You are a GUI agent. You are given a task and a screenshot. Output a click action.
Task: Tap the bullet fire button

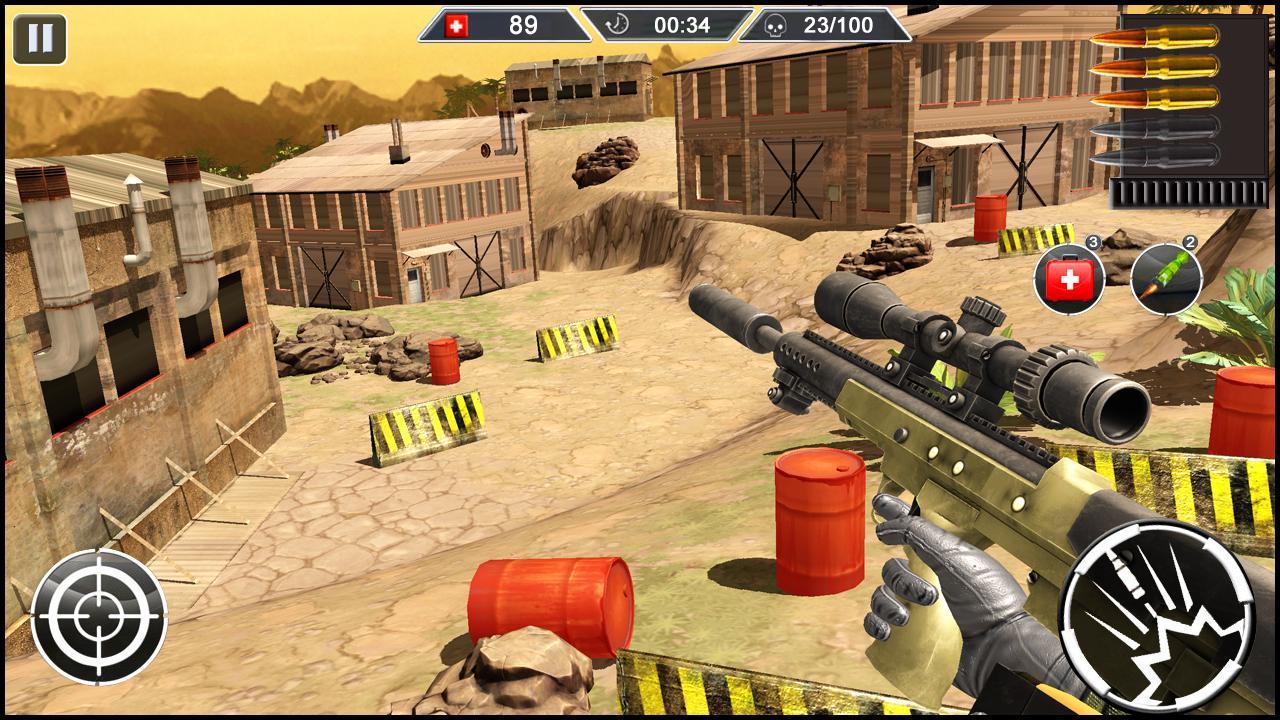coord(1155,616)
